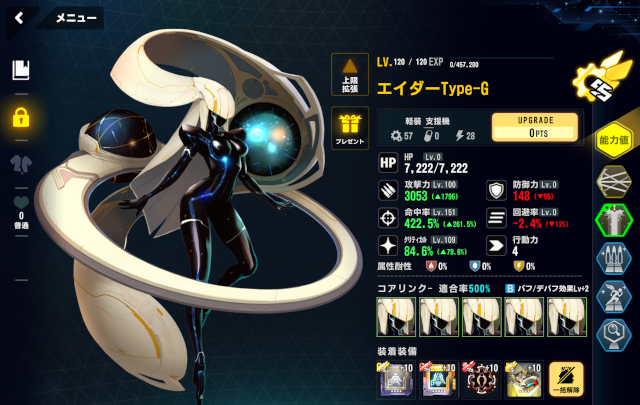
Task: Toggle the yellow padlock lock icon
Action: (20, 117)
